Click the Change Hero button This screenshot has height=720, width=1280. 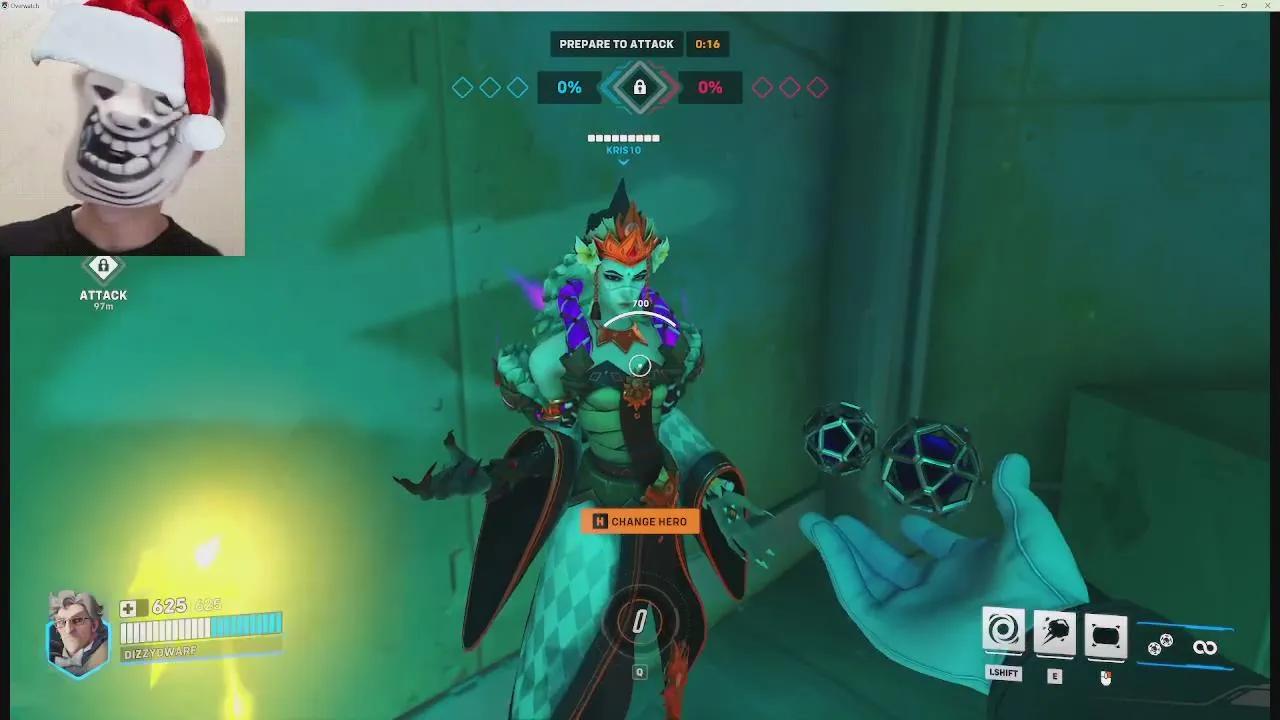[x=640, y=521]
